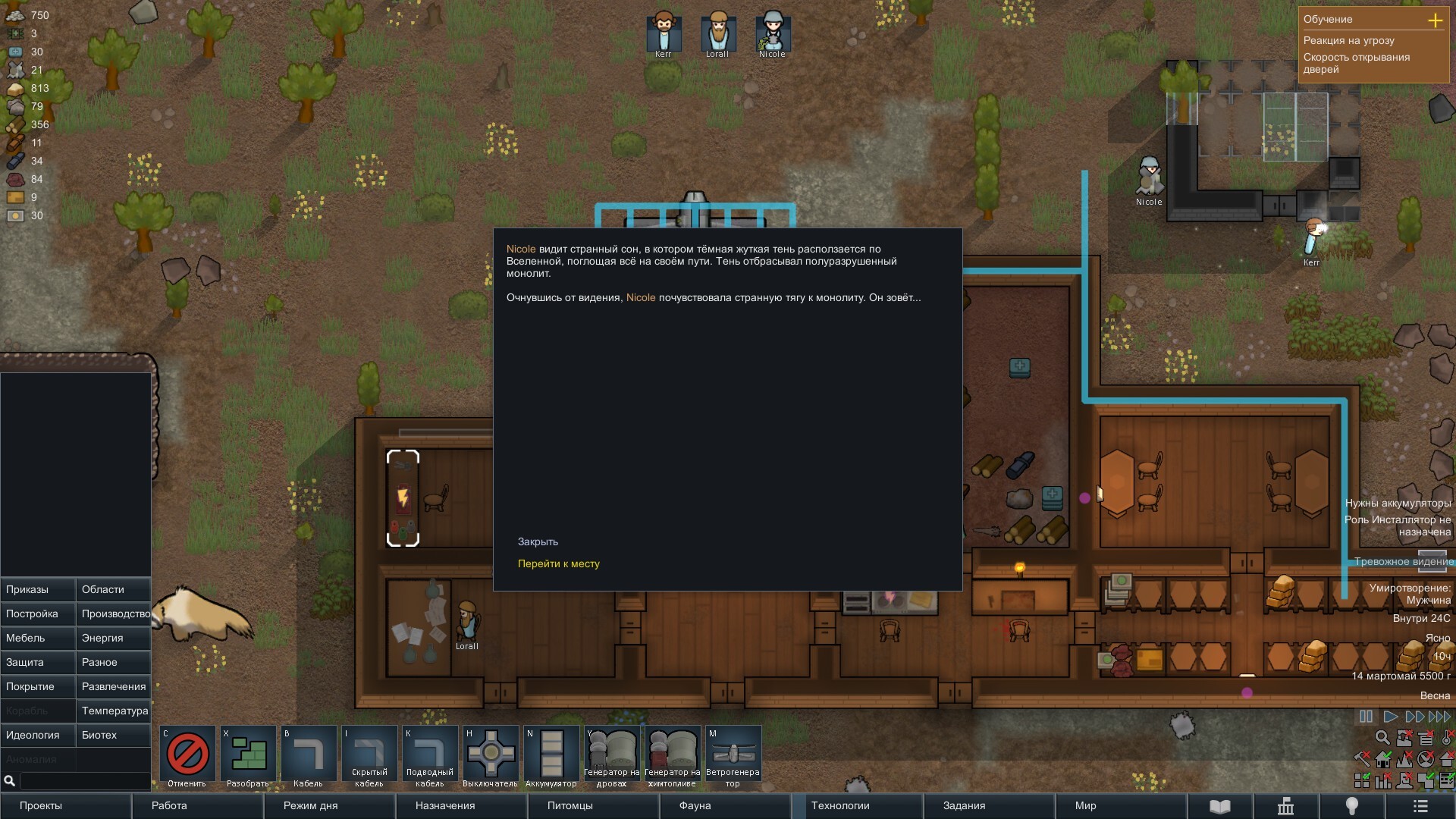Pick the wind turbine Ветрогенератор

coord(733,756)
